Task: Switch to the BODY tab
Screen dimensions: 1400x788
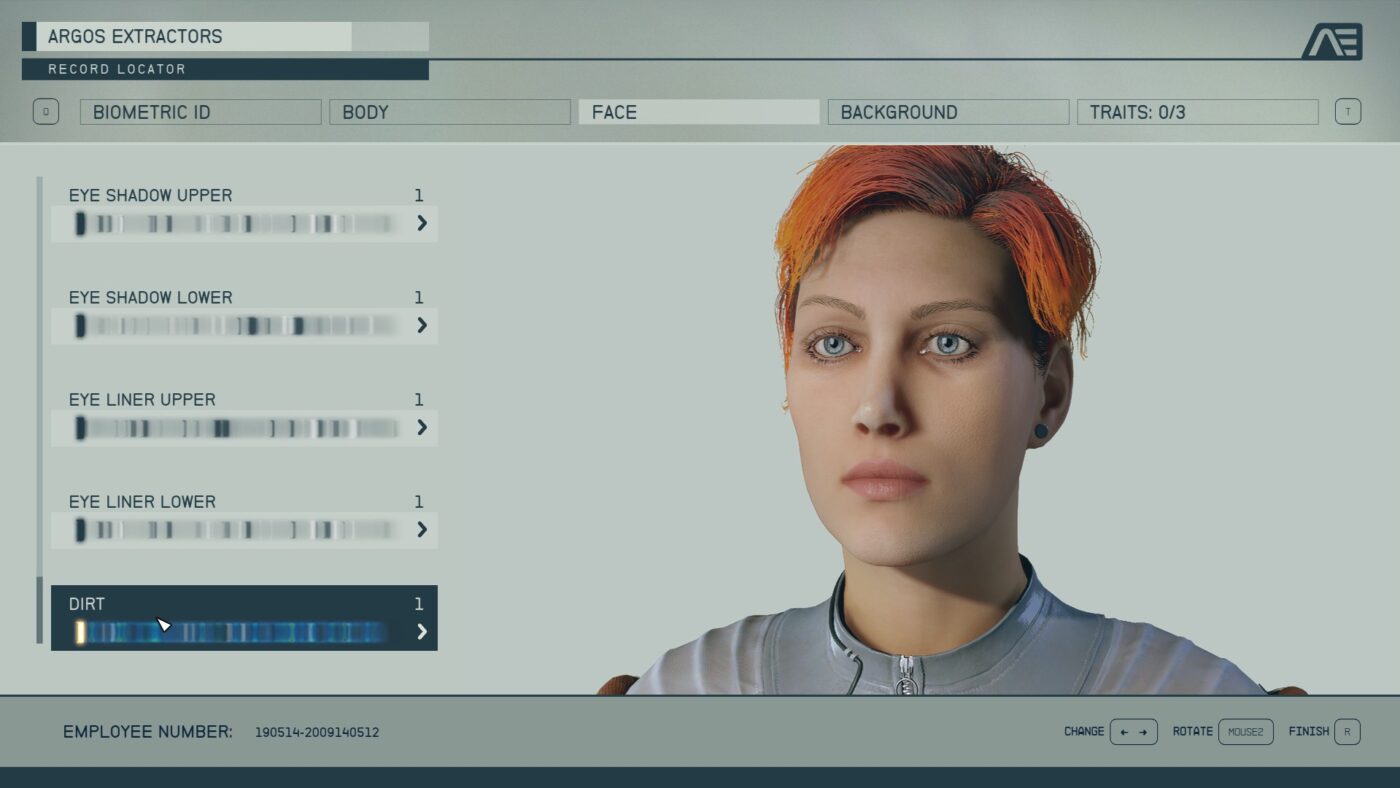Action: (x=448, y=112)
